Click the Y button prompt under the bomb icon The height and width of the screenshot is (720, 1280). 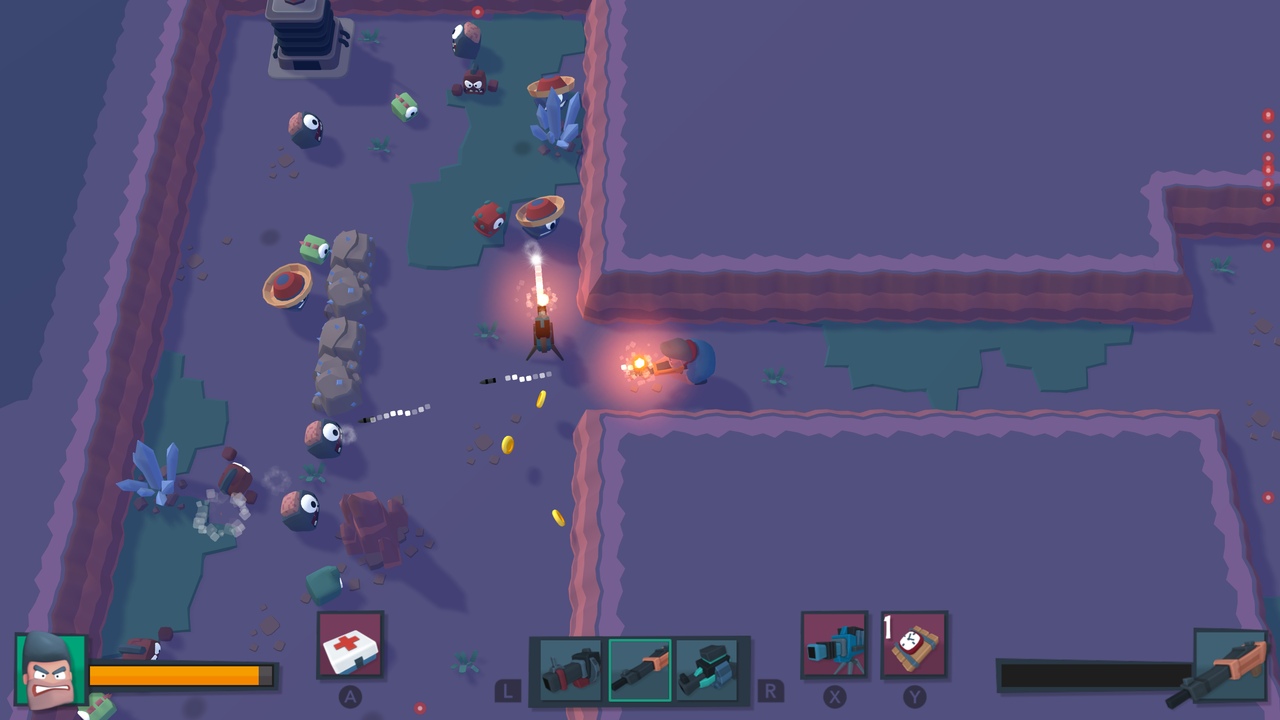(916, 699)
